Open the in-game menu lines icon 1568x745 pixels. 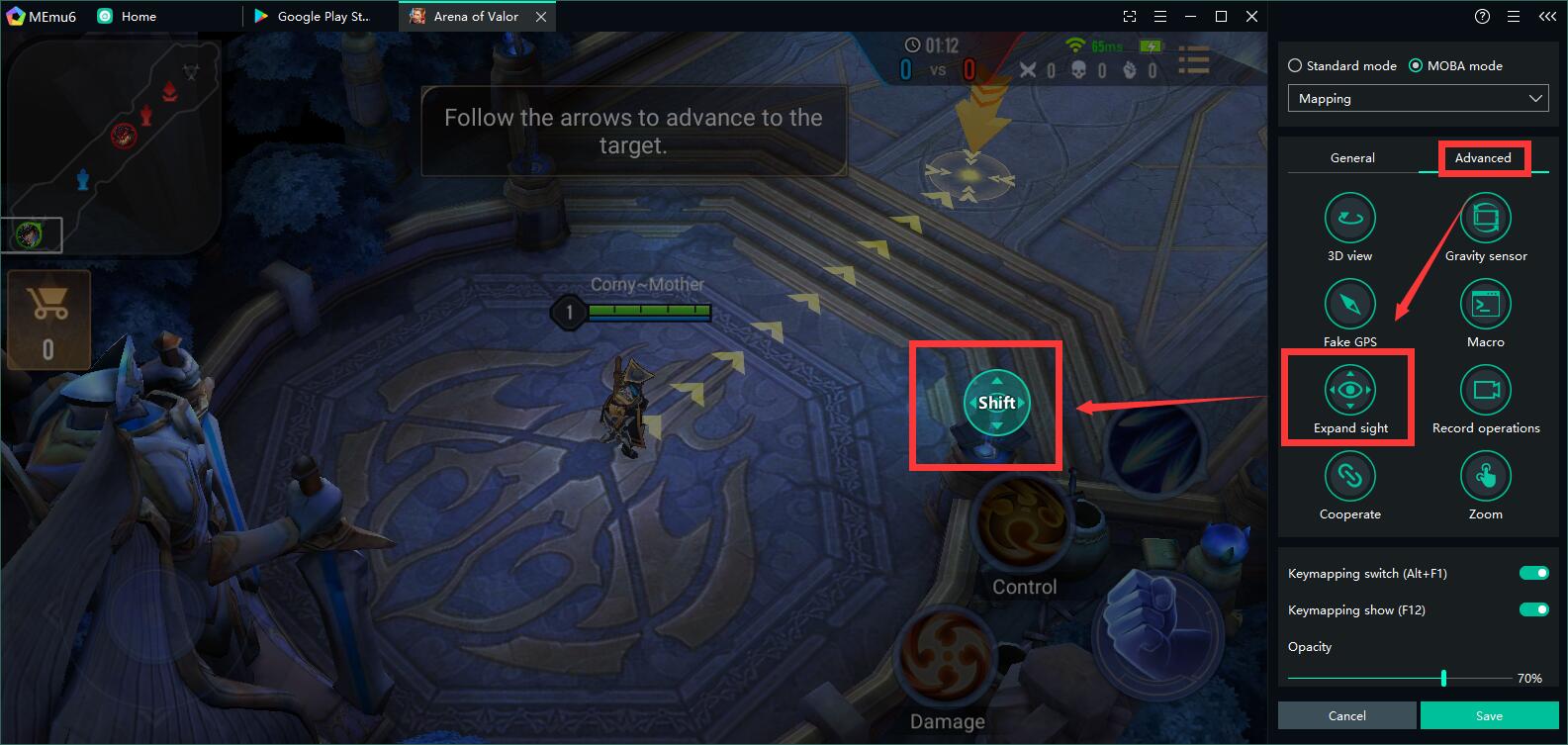click(x=1194, y=61)
